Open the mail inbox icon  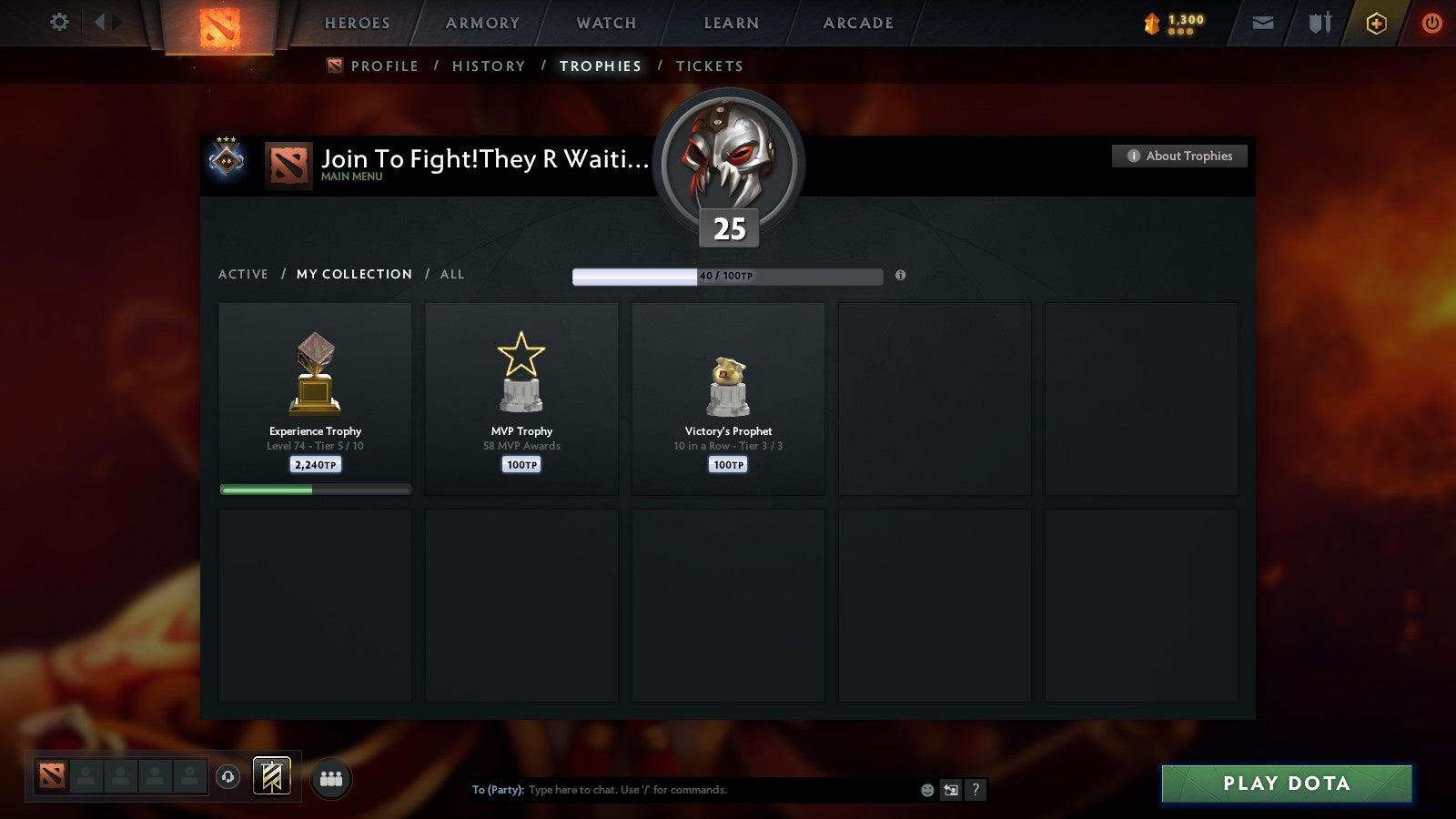(x=1263, y=23)
